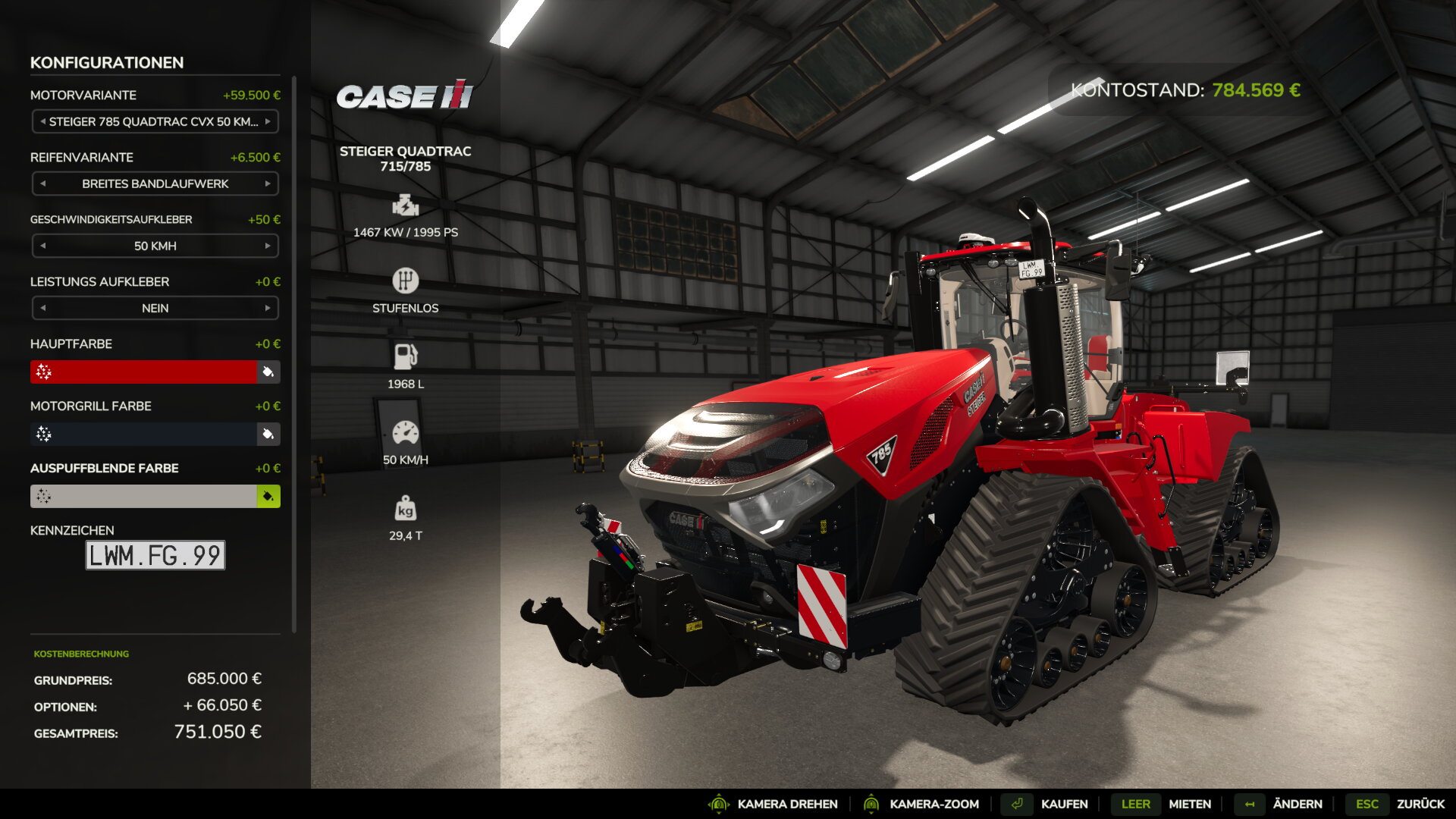
Task: Open the red Hauptfarbe color bar
Action: click(x=144, y=372)
